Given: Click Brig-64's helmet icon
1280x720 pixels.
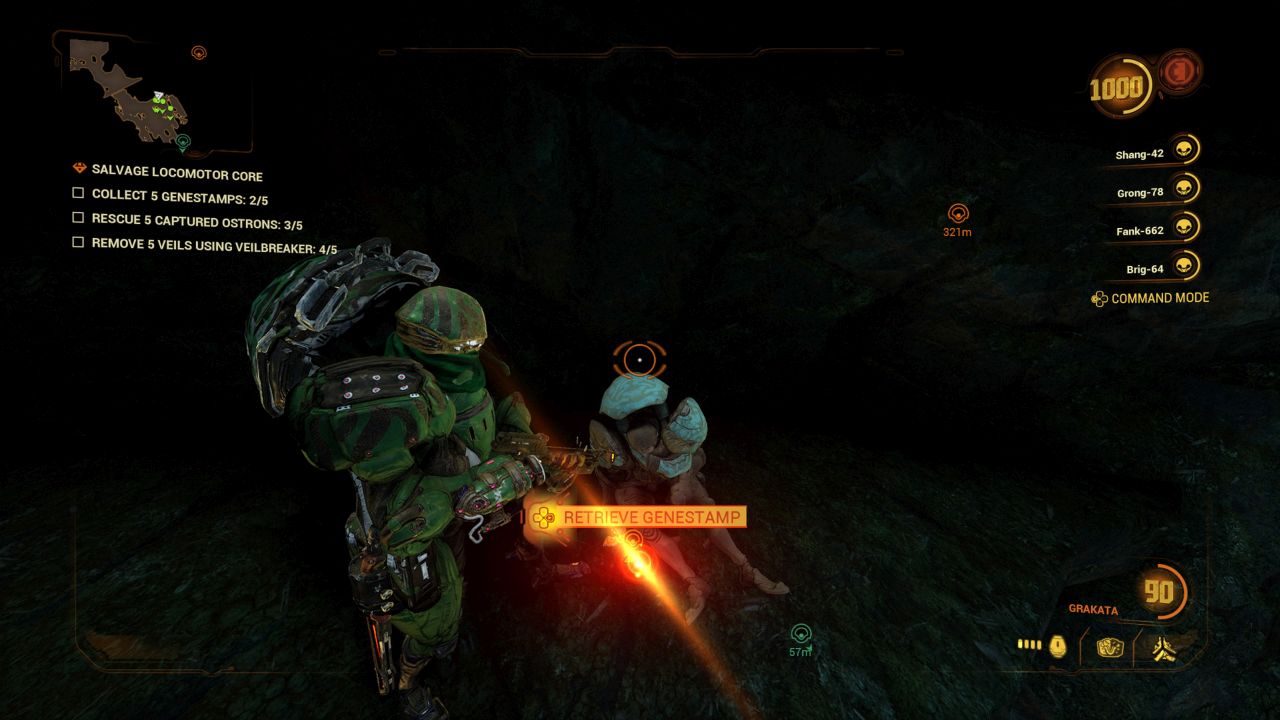Looking at the screenshot, I should tap(1182, 267).
